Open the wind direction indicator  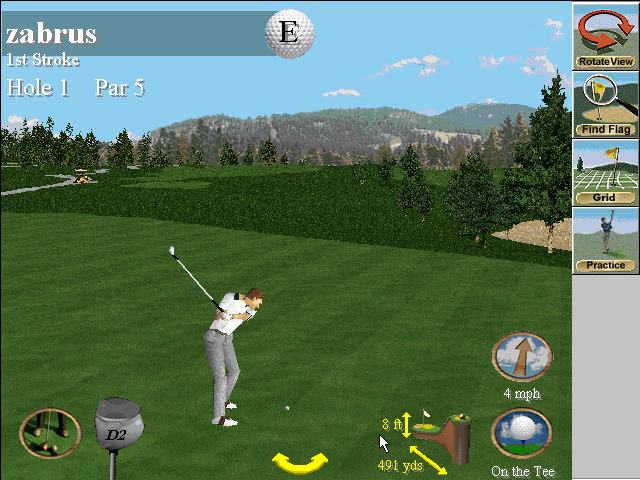pyautogui.click(x=522, y=358)
